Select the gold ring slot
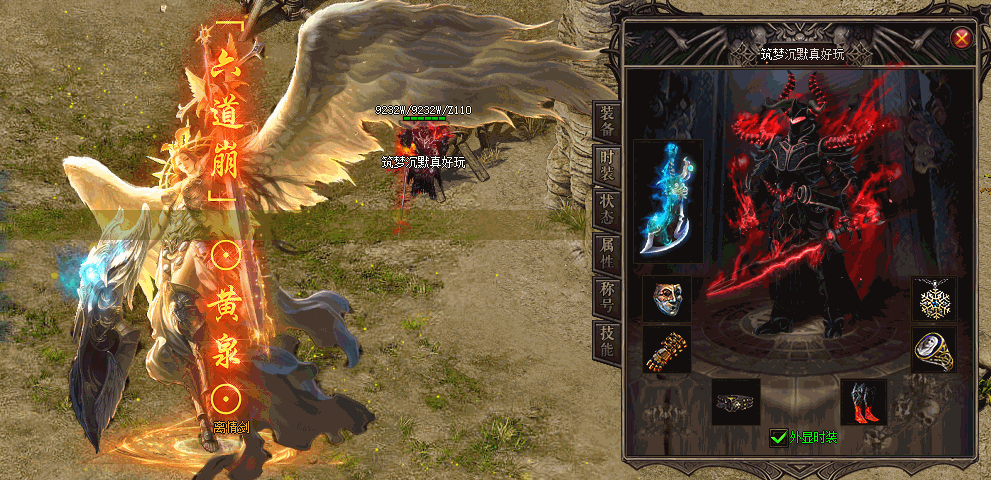 (x=935, y=350)
